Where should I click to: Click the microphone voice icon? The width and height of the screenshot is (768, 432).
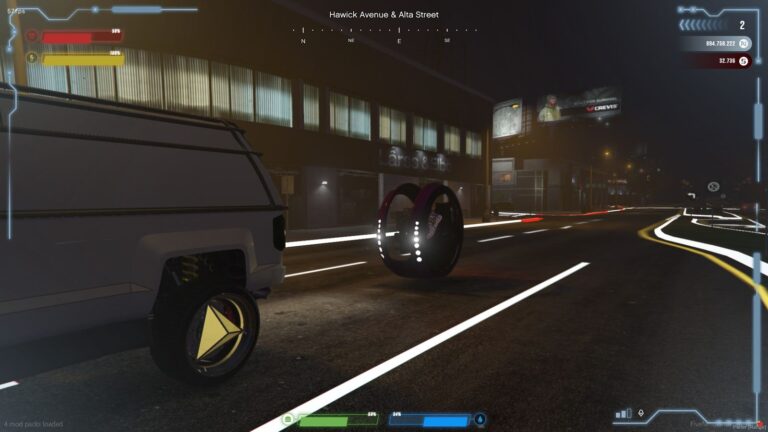(x=641, y=413)
